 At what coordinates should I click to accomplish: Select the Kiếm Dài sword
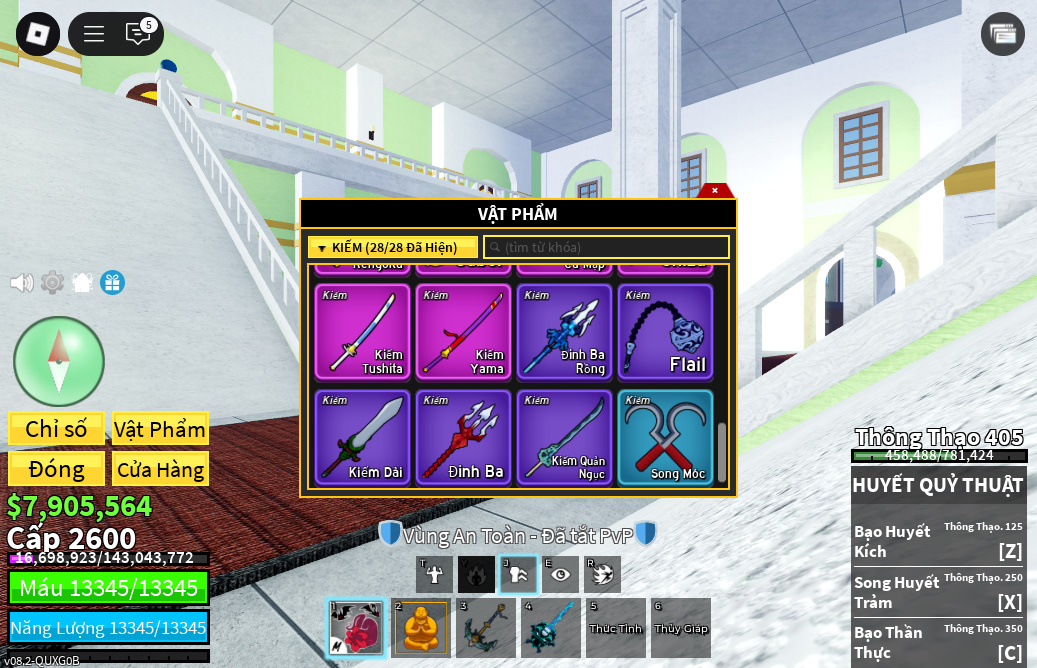point(362,437)
